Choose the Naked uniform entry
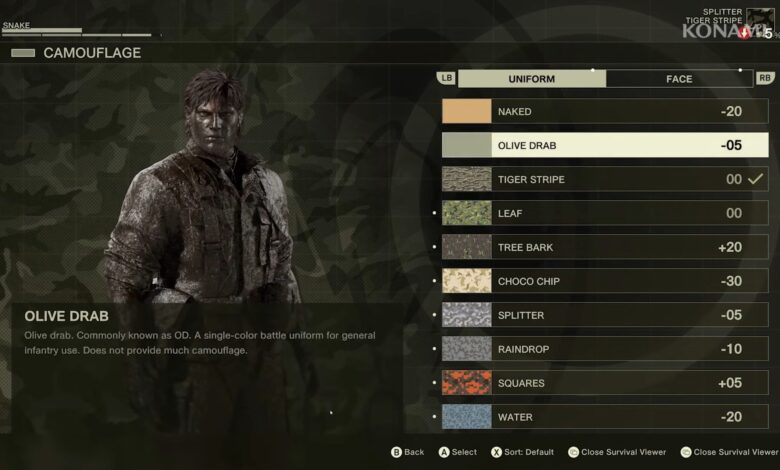Screen dimensions: 780x470 tap(605, 112)
